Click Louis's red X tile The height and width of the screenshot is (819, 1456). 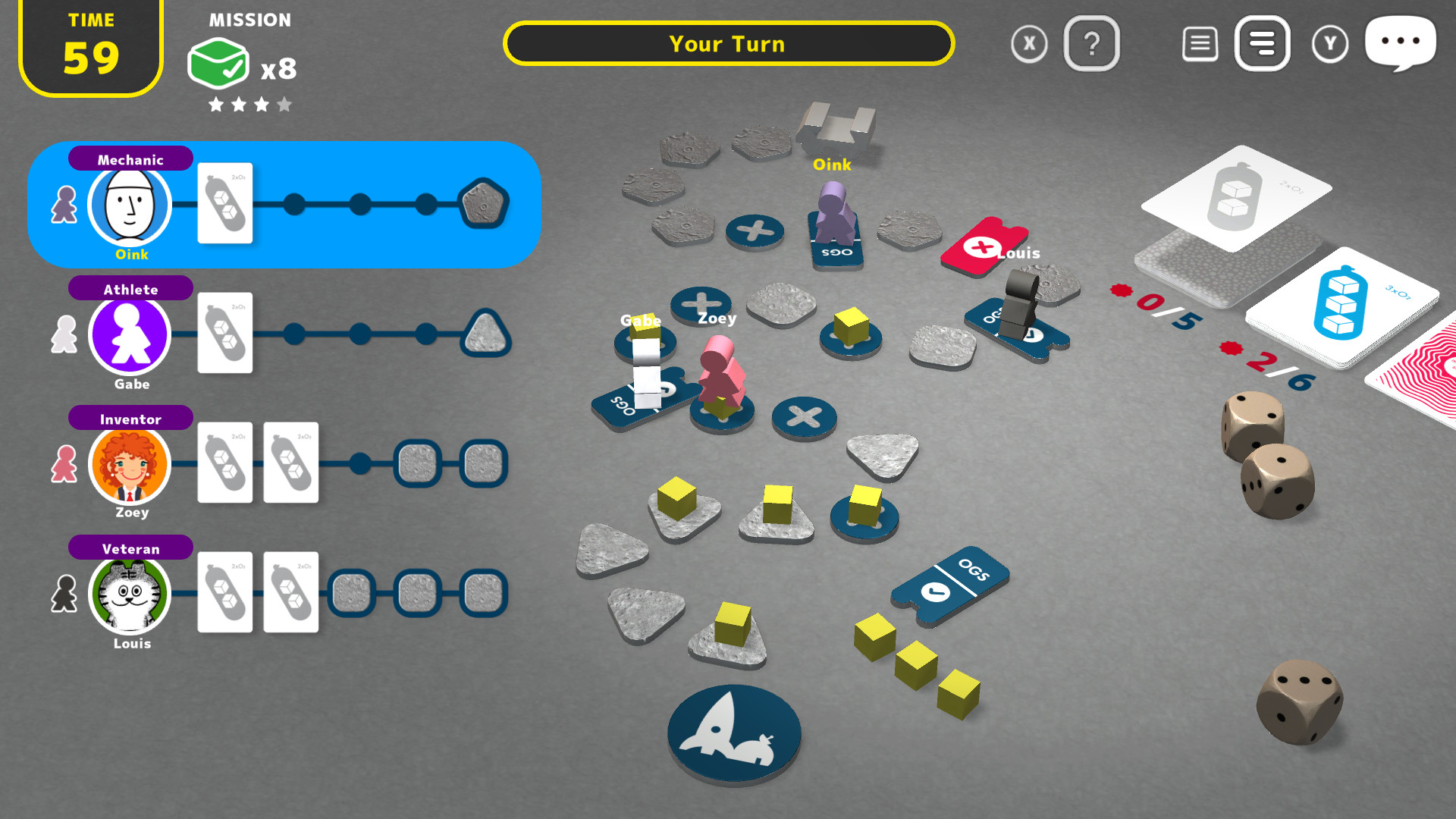pos(984,246)
